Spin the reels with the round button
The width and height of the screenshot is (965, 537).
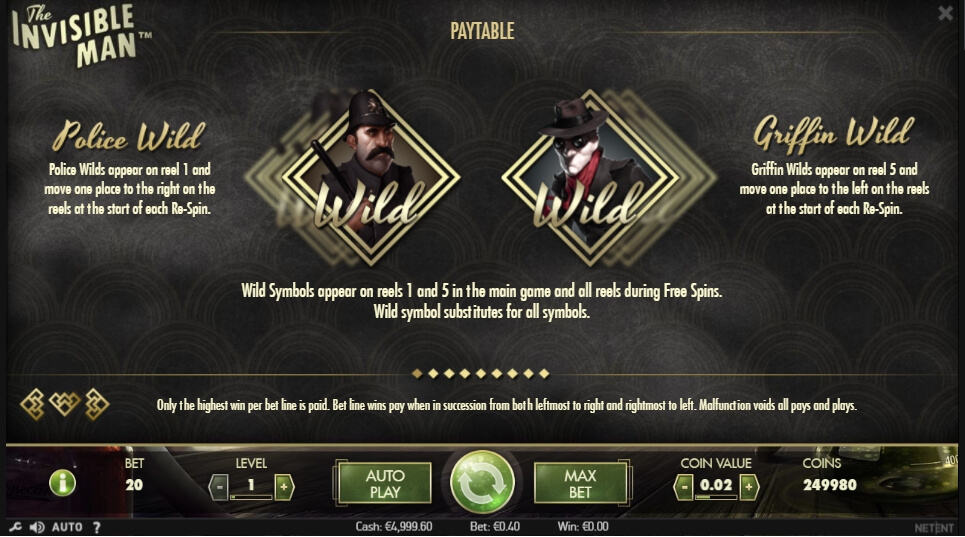tap(483, 483)
